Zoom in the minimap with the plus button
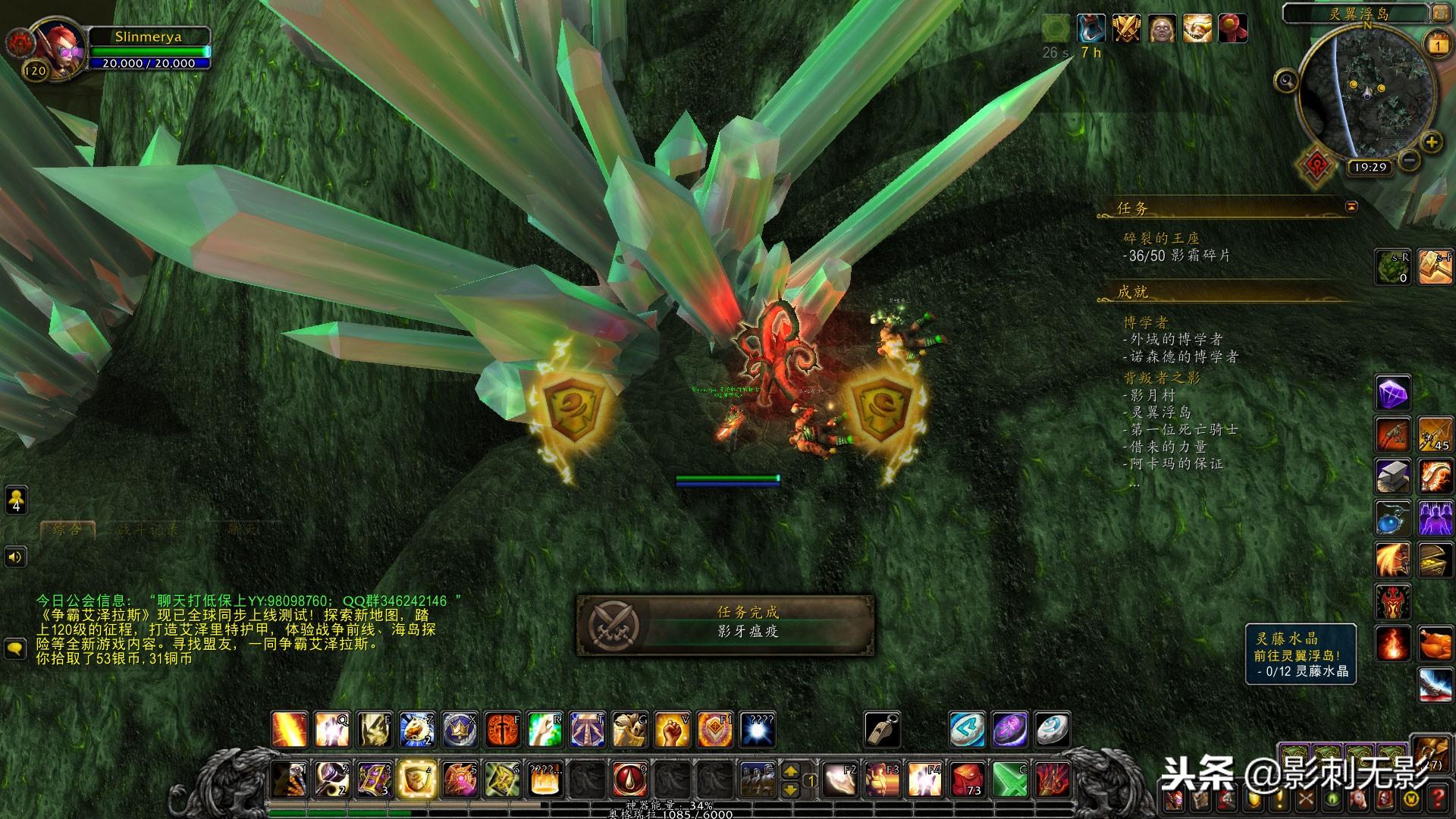Image resolution: width=1456 pixels, height=819 pixels. click(x=1431, y=142)
